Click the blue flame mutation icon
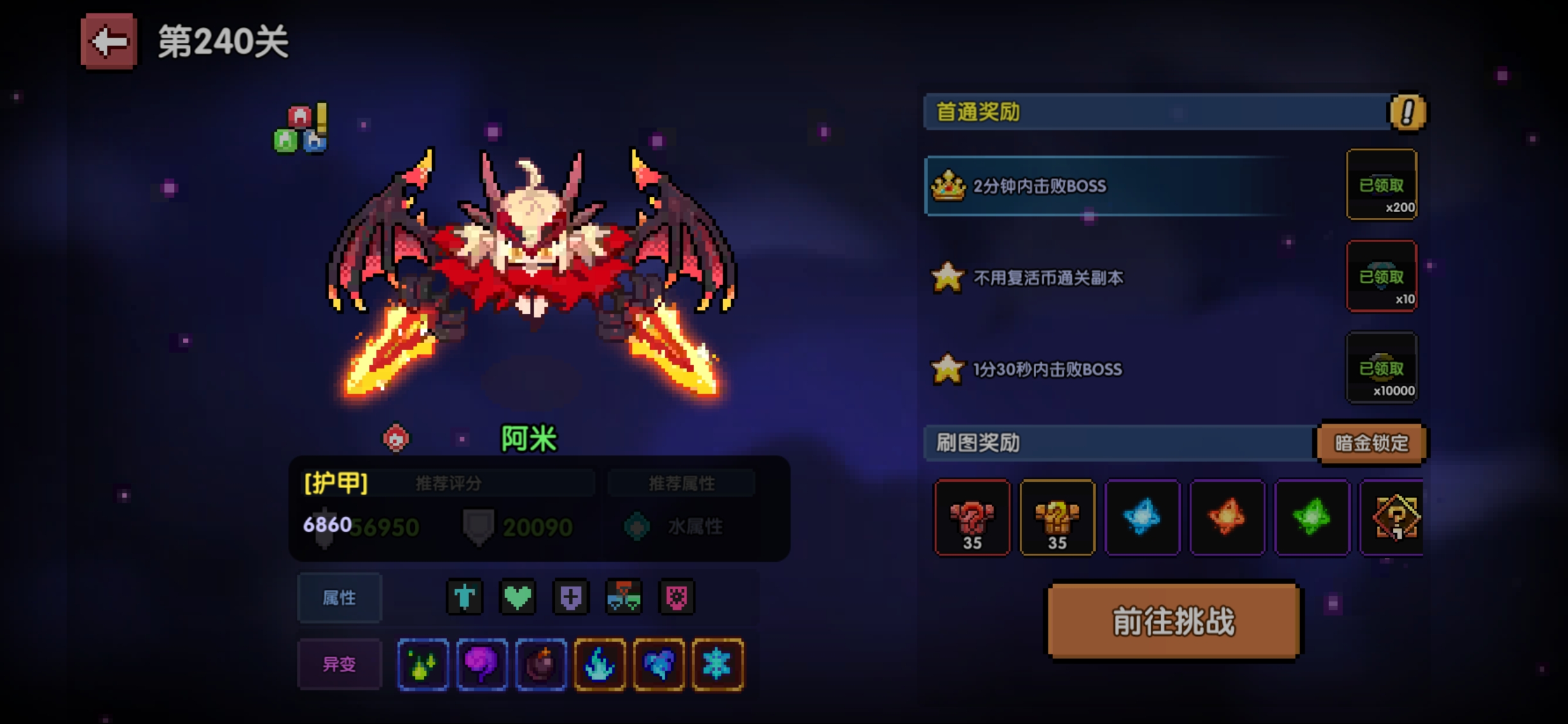This screenshot has height=724, width=1568. (600, 665)
